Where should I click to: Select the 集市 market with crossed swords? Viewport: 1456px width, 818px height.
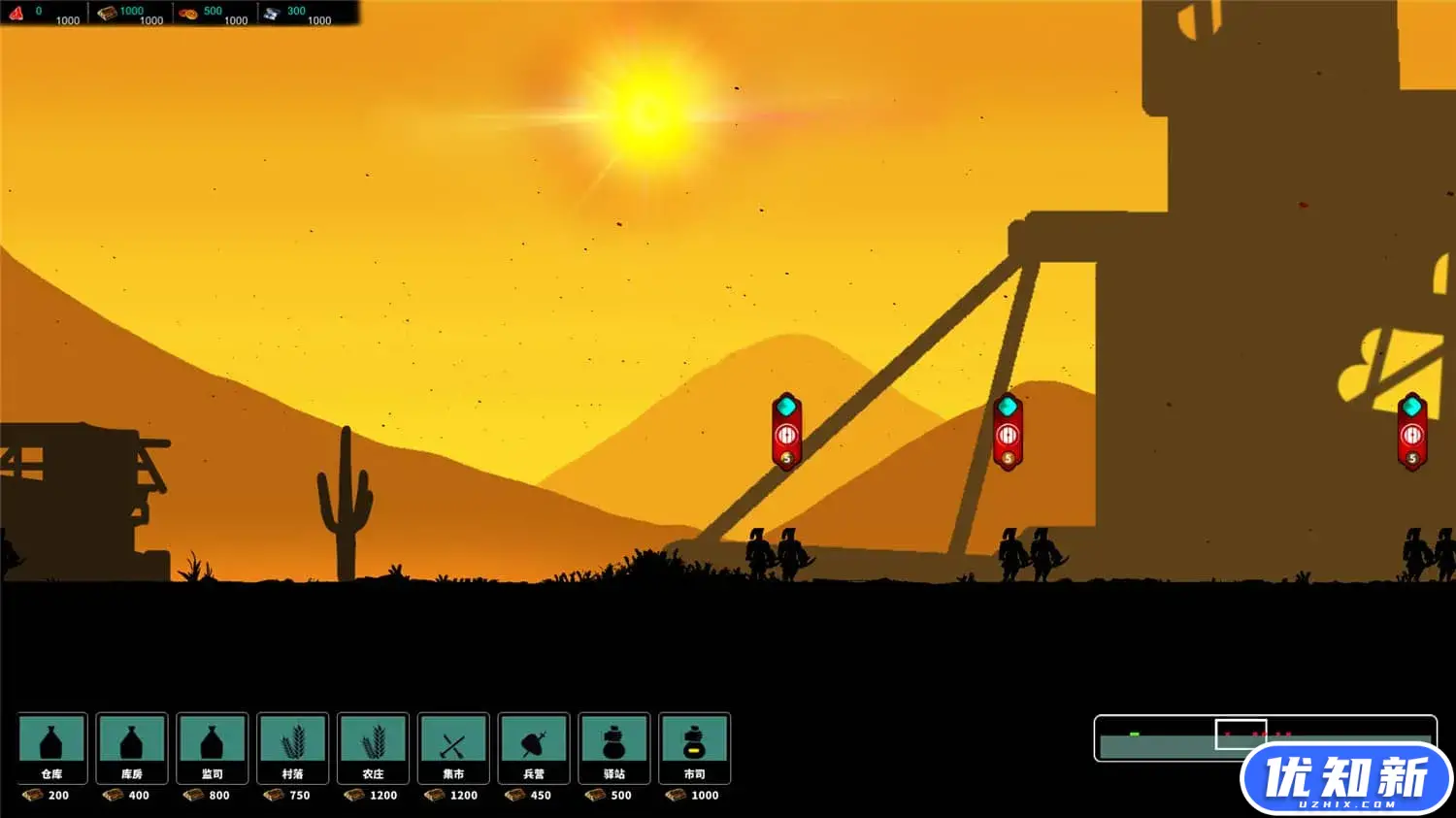[x=453, y=747]
